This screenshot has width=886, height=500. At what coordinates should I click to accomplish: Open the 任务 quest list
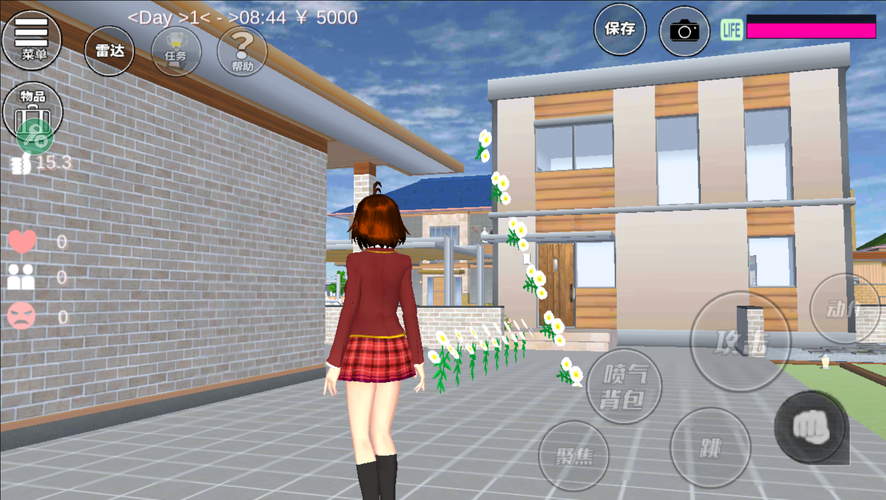click(x=176, y=51)
